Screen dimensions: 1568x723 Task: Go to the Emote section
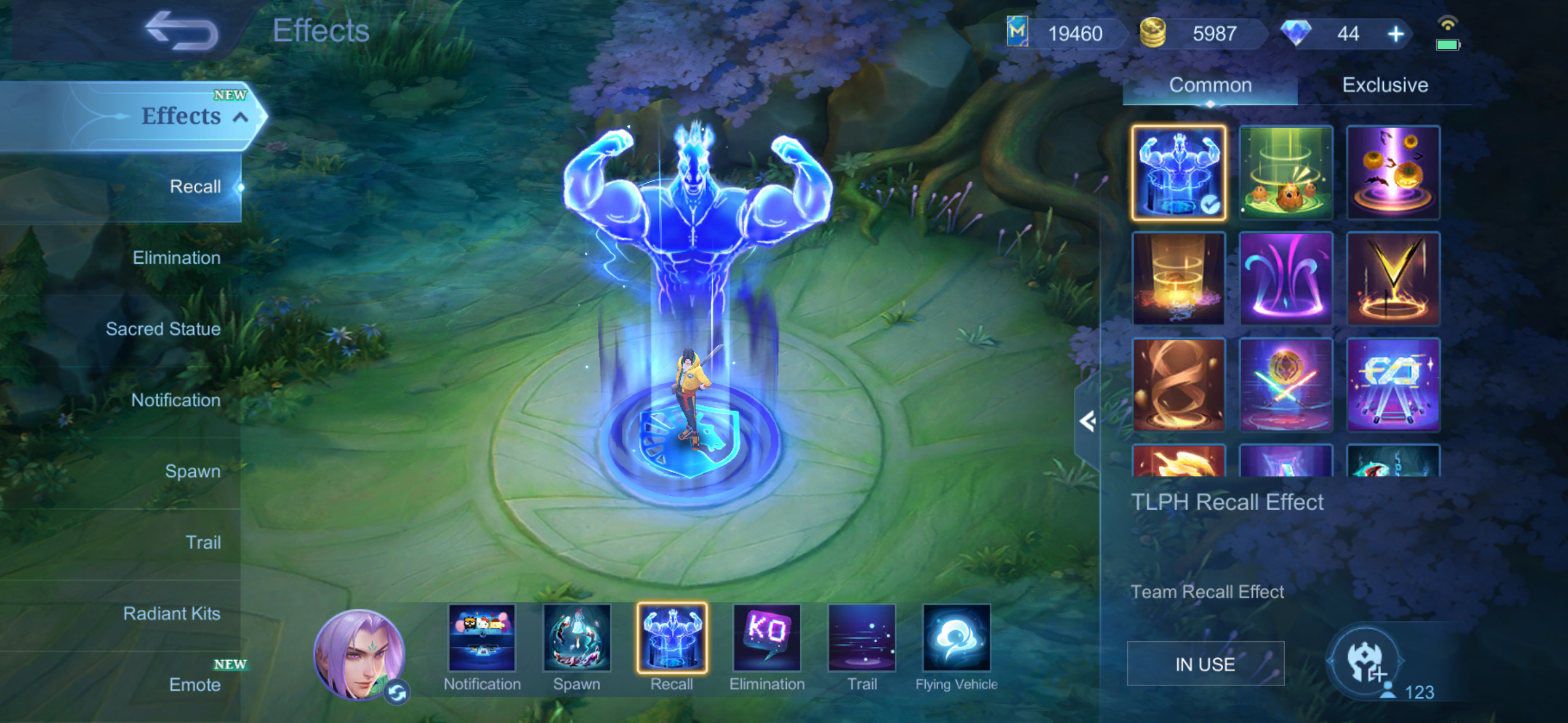(195, 685)
